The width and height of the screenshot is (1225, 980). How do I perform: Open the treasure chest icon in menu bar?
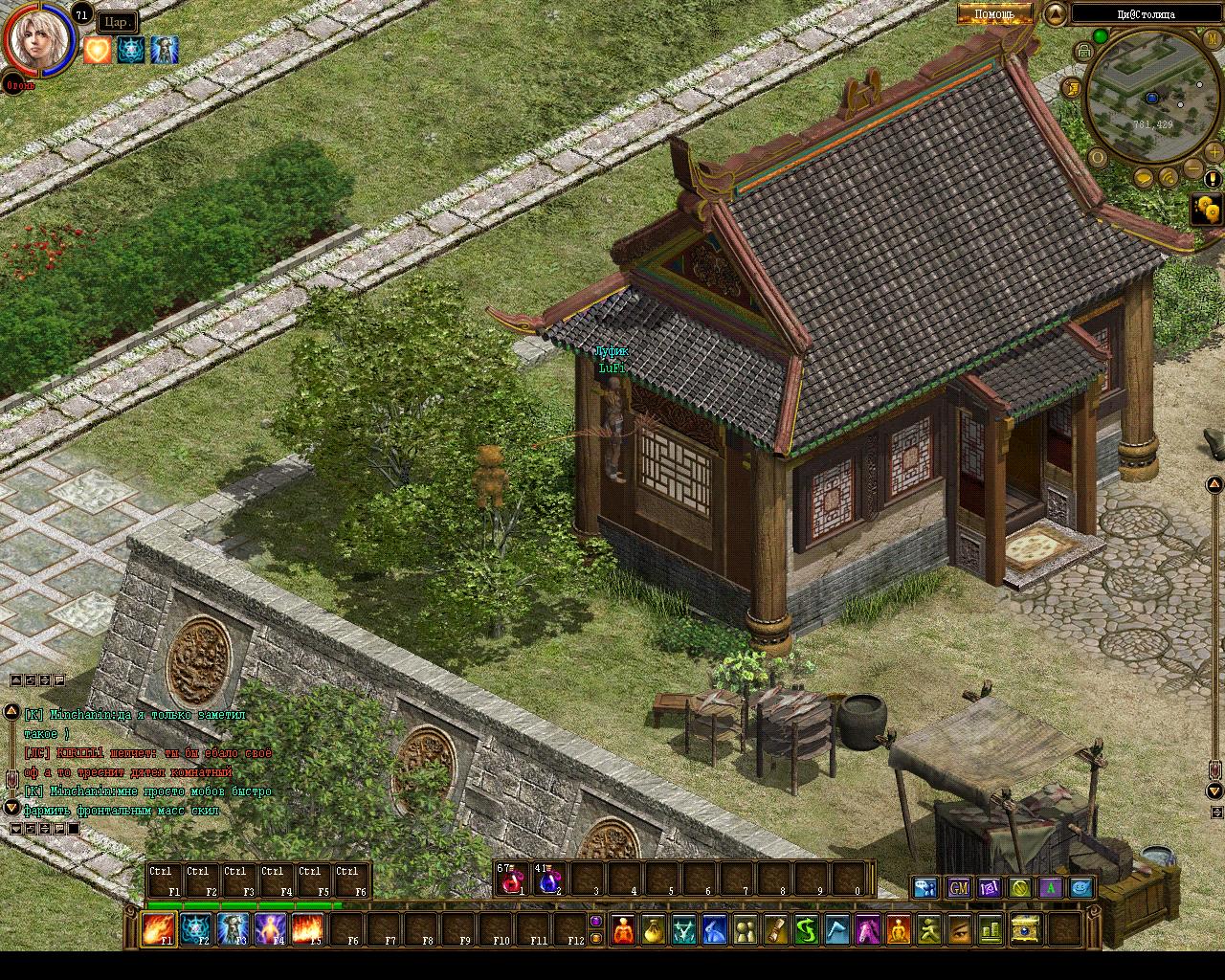pos(1025,928)
